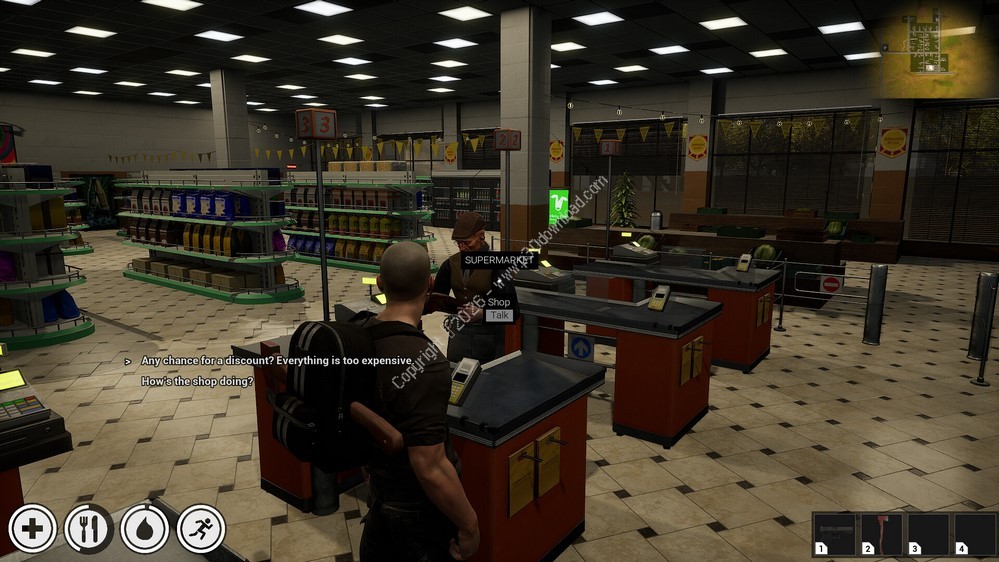Choose the "How's the shop doing?" reply

197,381
